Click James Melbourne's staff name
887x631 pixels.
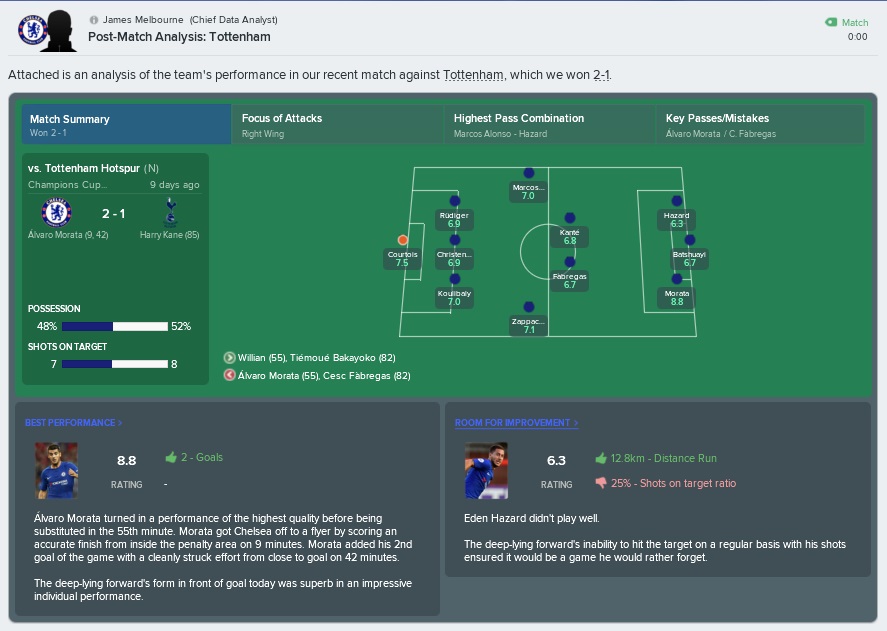(141, 20)
